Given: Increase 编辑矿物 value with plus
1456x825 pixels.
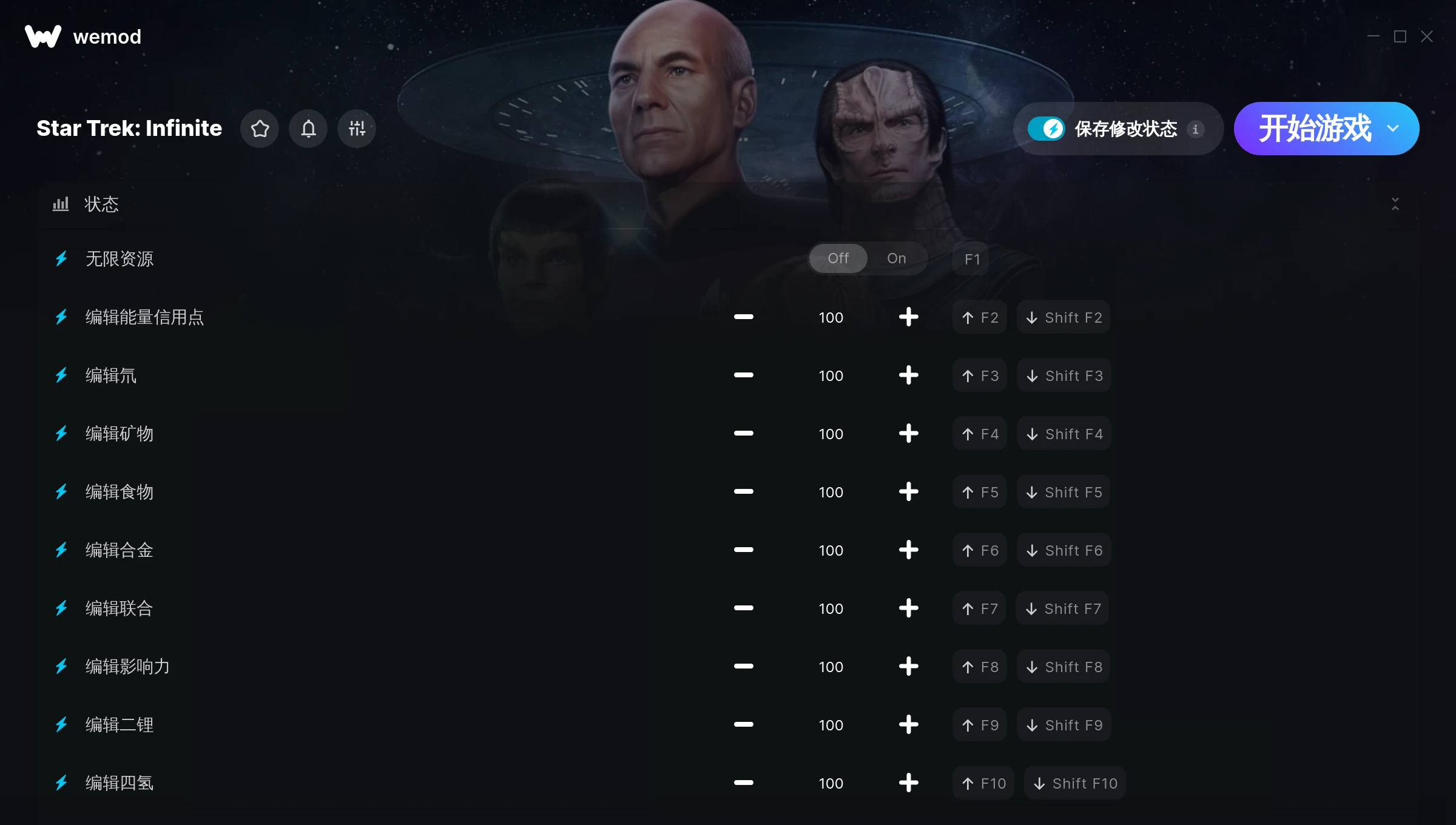Looking at the screenshot, I should tap(908, 433).
